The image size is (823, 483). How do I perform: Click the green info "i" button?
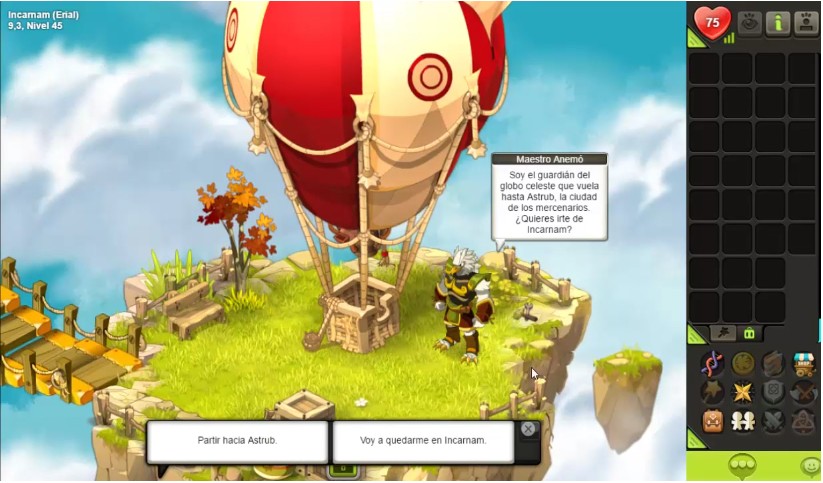click(778, 23)
